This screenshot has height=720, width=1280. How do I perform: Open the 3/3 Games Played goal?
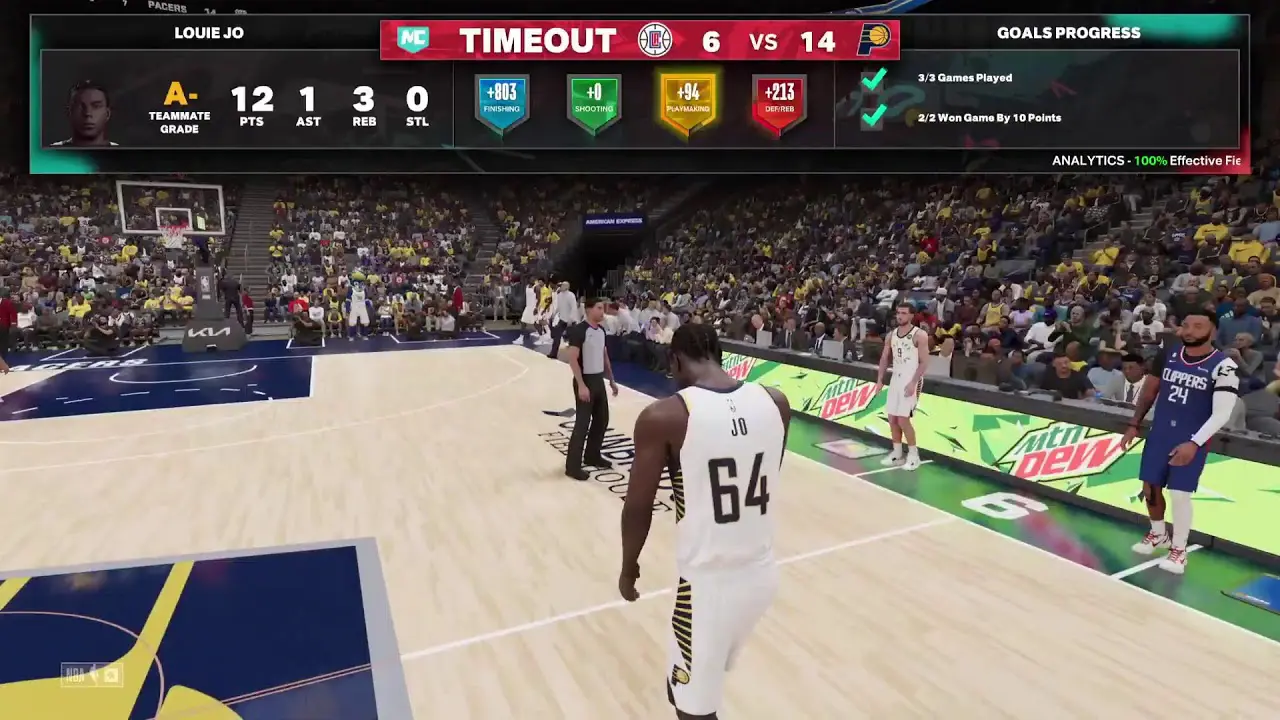[964, 77]
